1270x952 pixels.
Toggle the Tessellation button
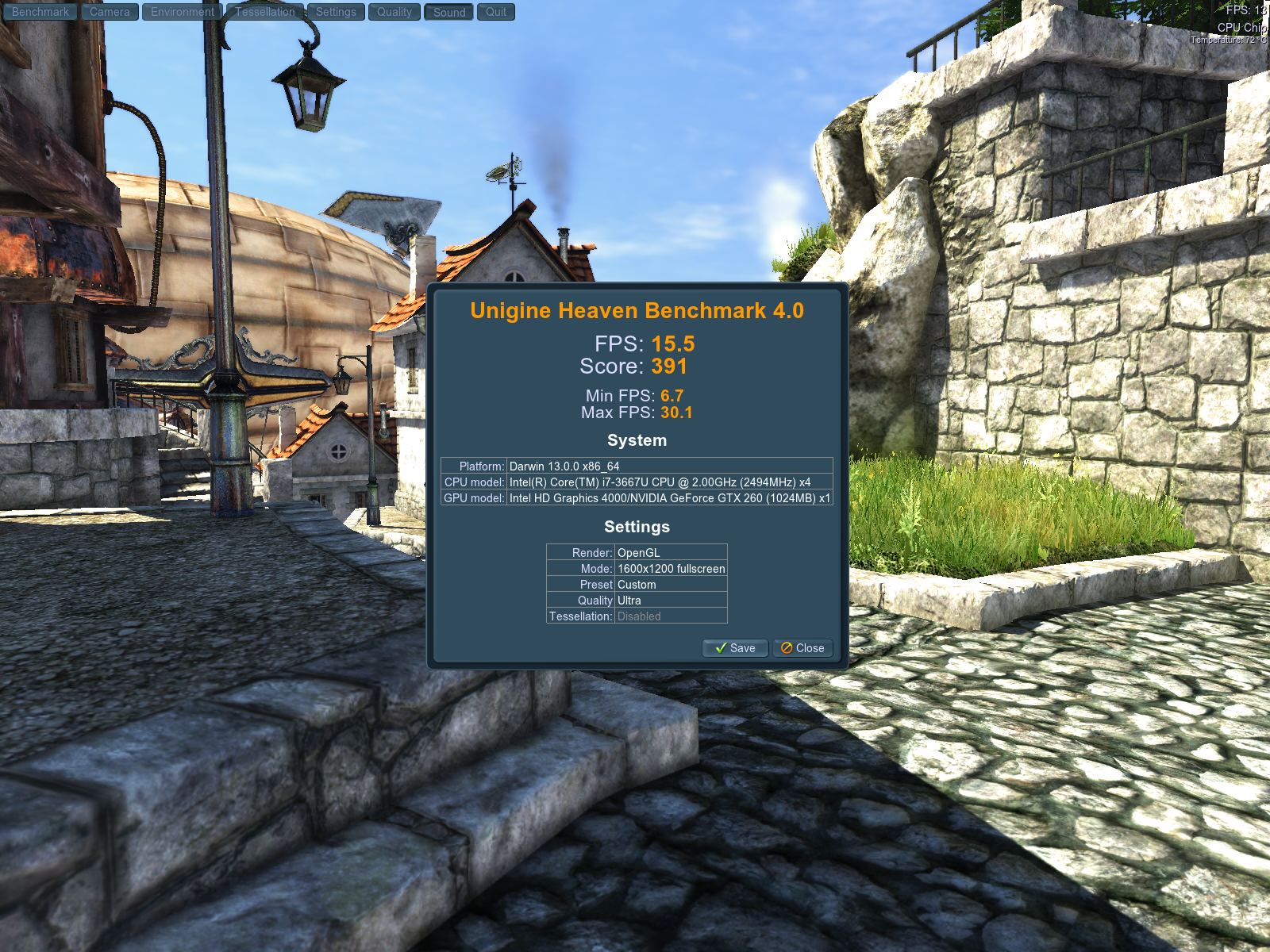tap(265, 12)
